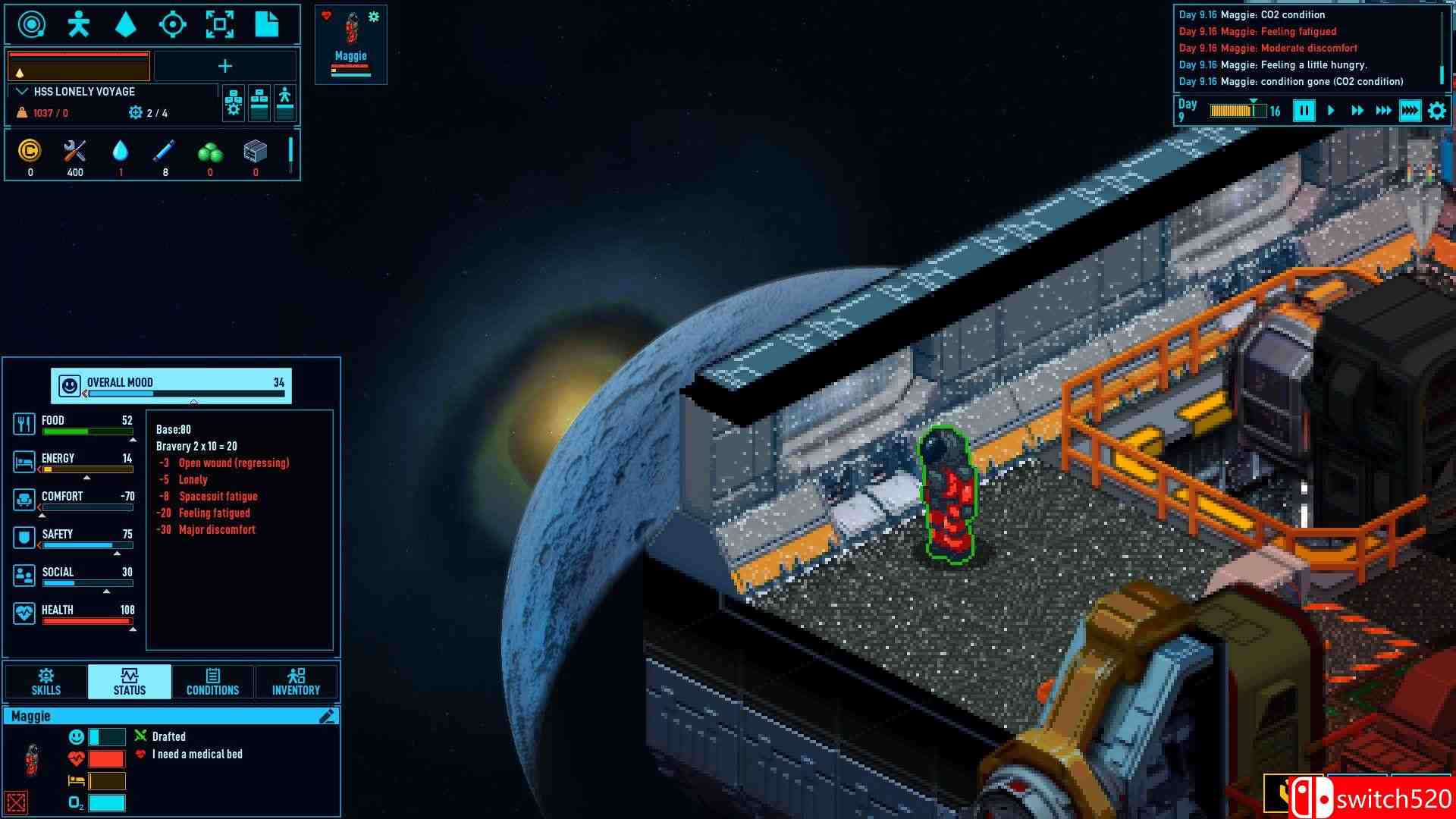Screen dimensions: 1456x819
Task: Click the rename pencil icon beside Maggie
Action: pos(328,715)
